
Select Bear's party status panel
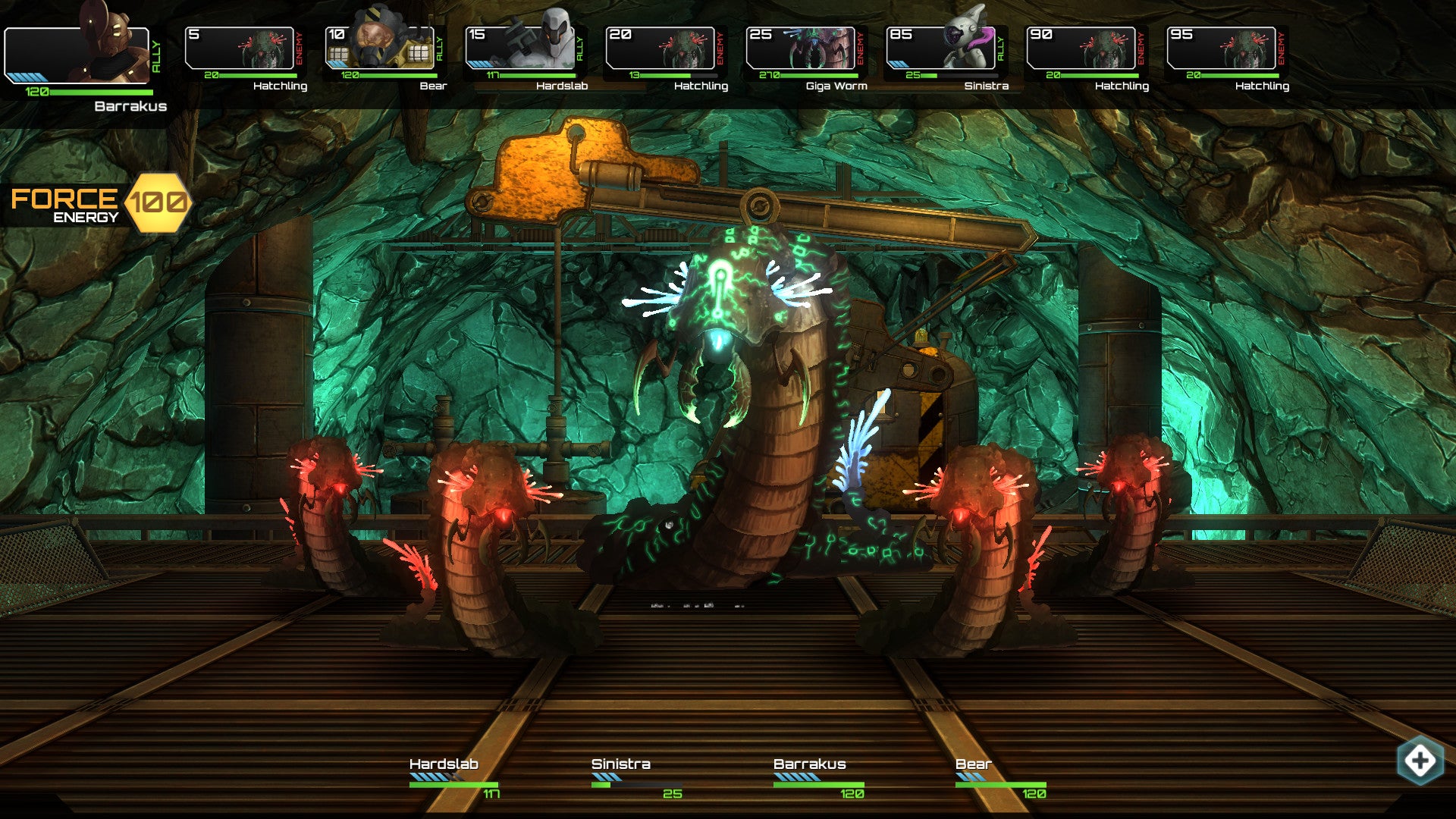[1000, 779]
